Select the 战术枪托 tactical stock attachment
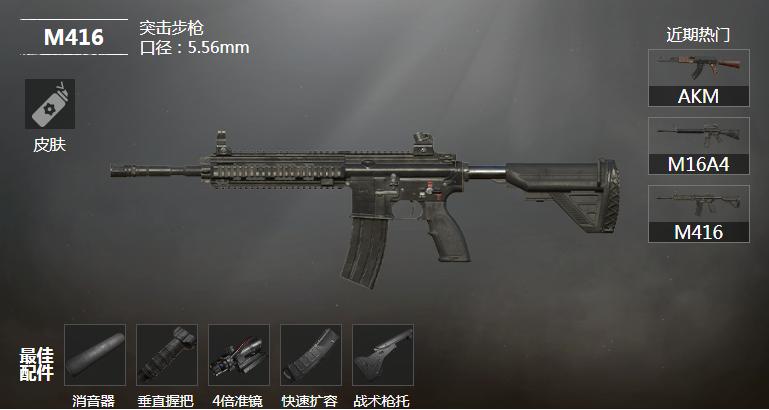Screen dimensions: 769x410 381,355
